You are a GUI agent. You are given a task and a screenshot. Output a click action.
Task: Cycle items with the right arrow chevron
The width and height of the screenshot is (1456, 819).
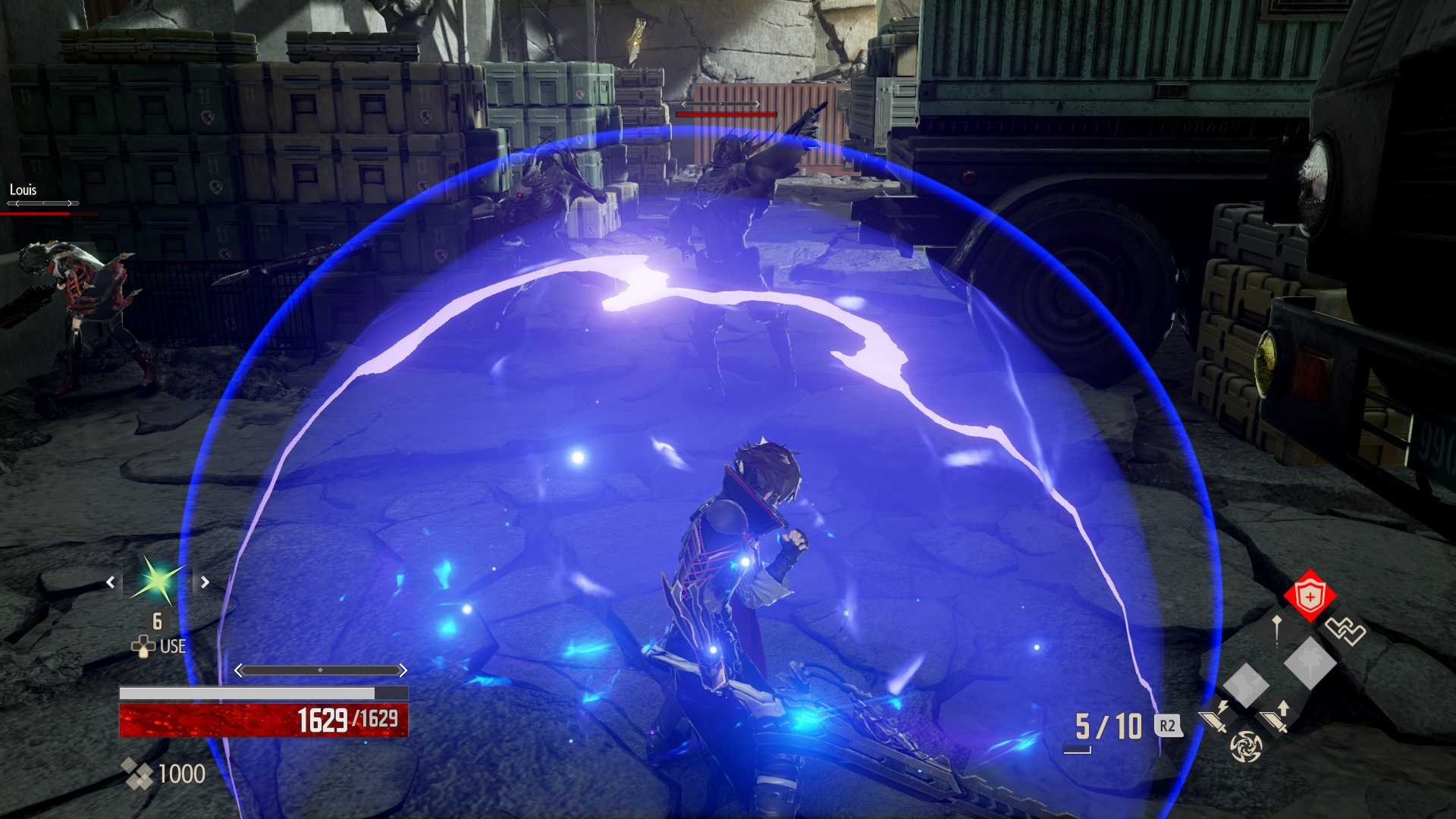tap(205, 582)
